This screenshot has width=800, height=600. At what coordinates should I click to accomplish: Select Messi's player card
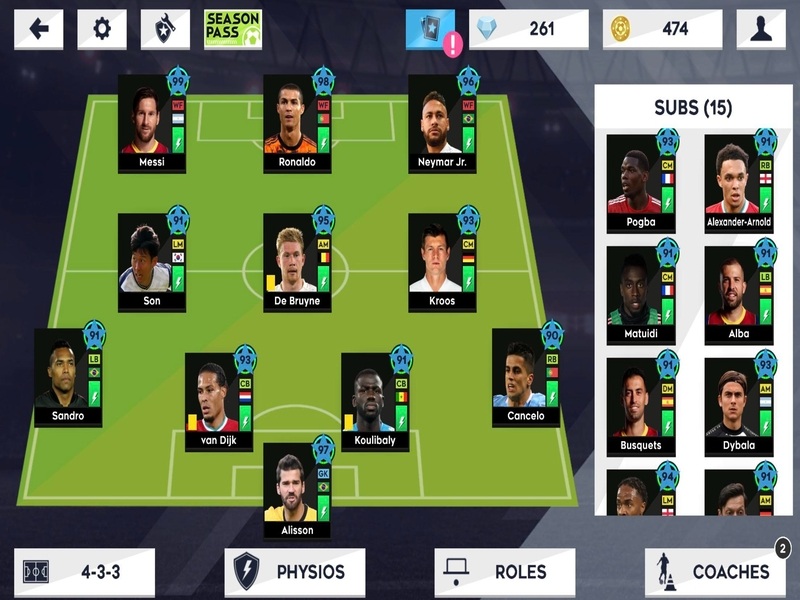coord(152,123)
